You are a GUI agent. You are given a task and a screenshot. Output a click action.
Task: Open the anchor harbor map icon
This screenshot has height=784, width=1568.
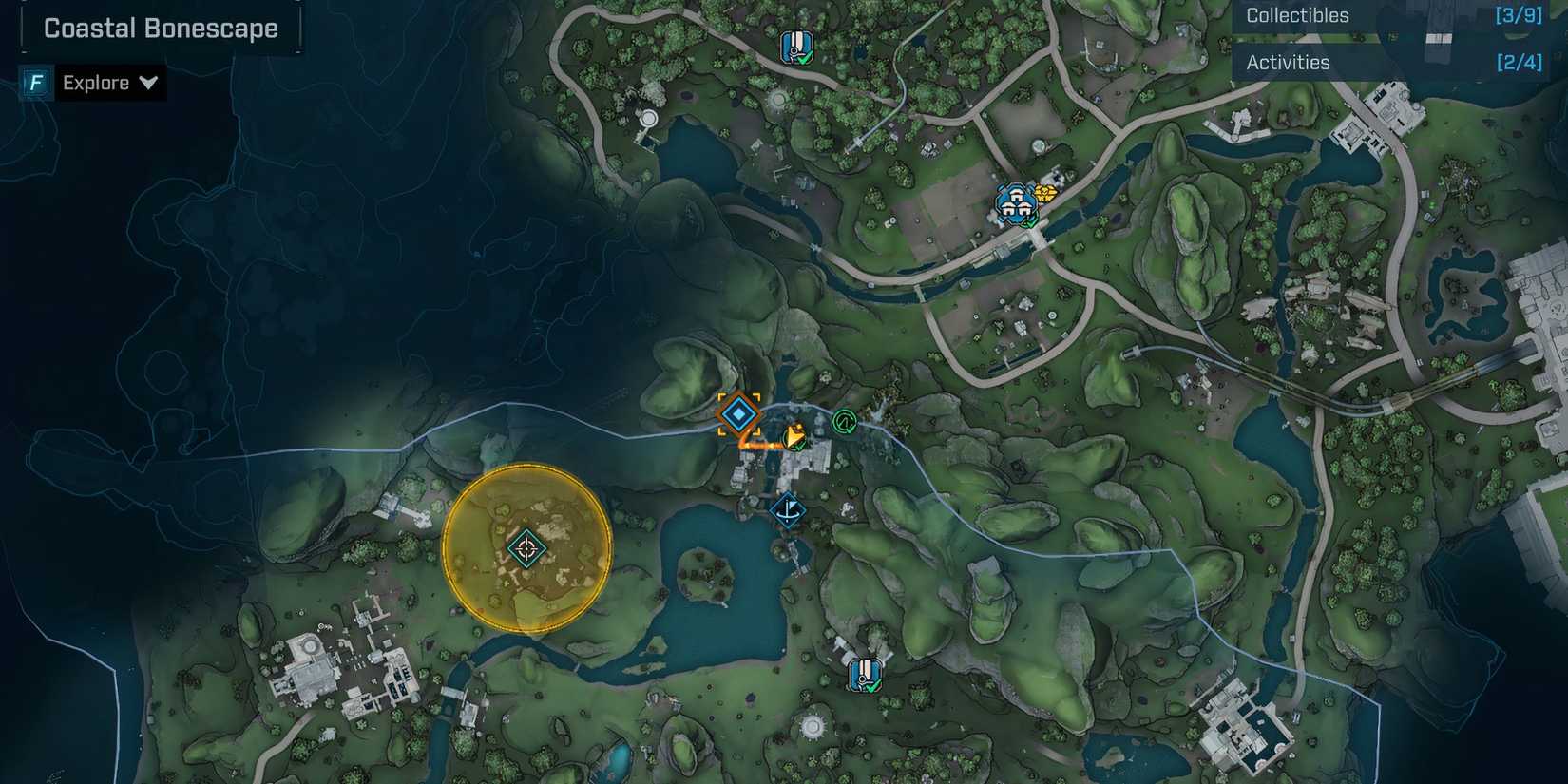coord(789,510)
